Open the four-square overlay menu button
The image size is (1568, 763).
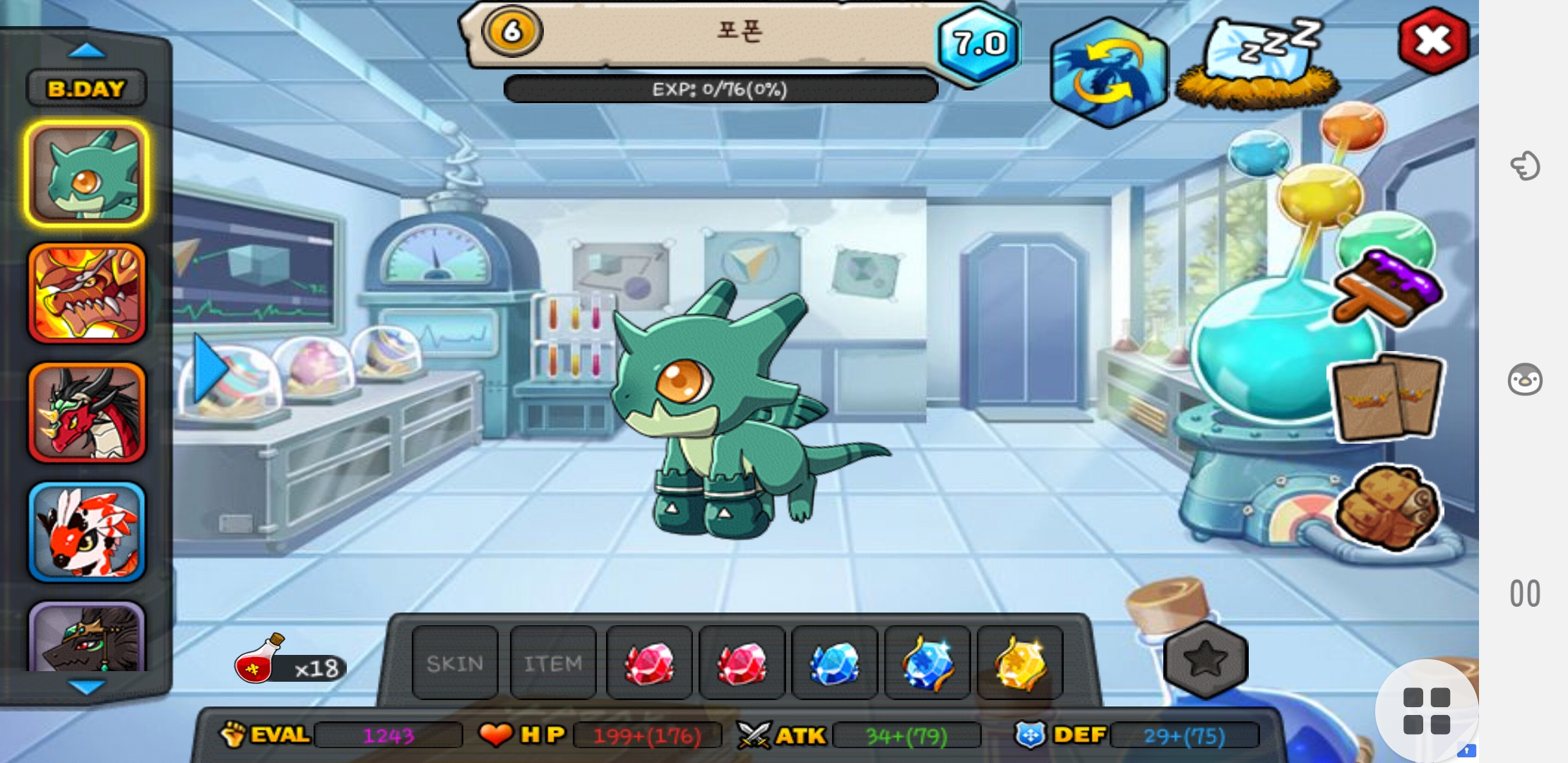point(1426,711)
